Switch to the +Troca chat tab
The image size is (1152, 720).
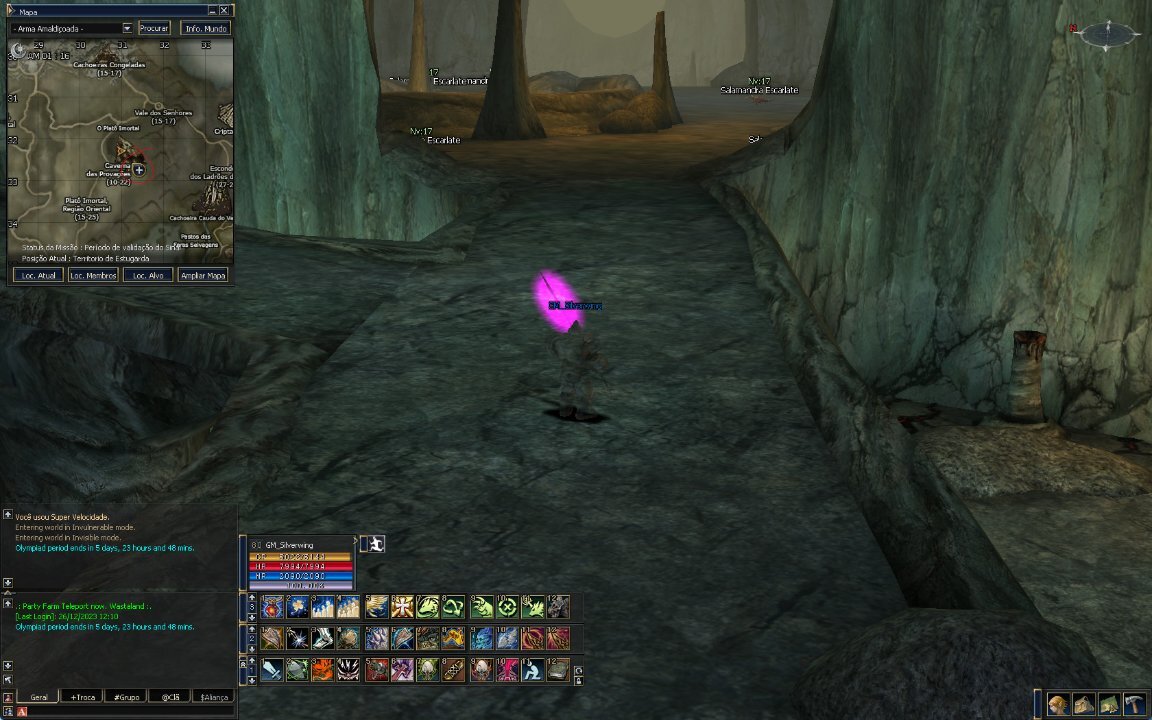(81, 697)
